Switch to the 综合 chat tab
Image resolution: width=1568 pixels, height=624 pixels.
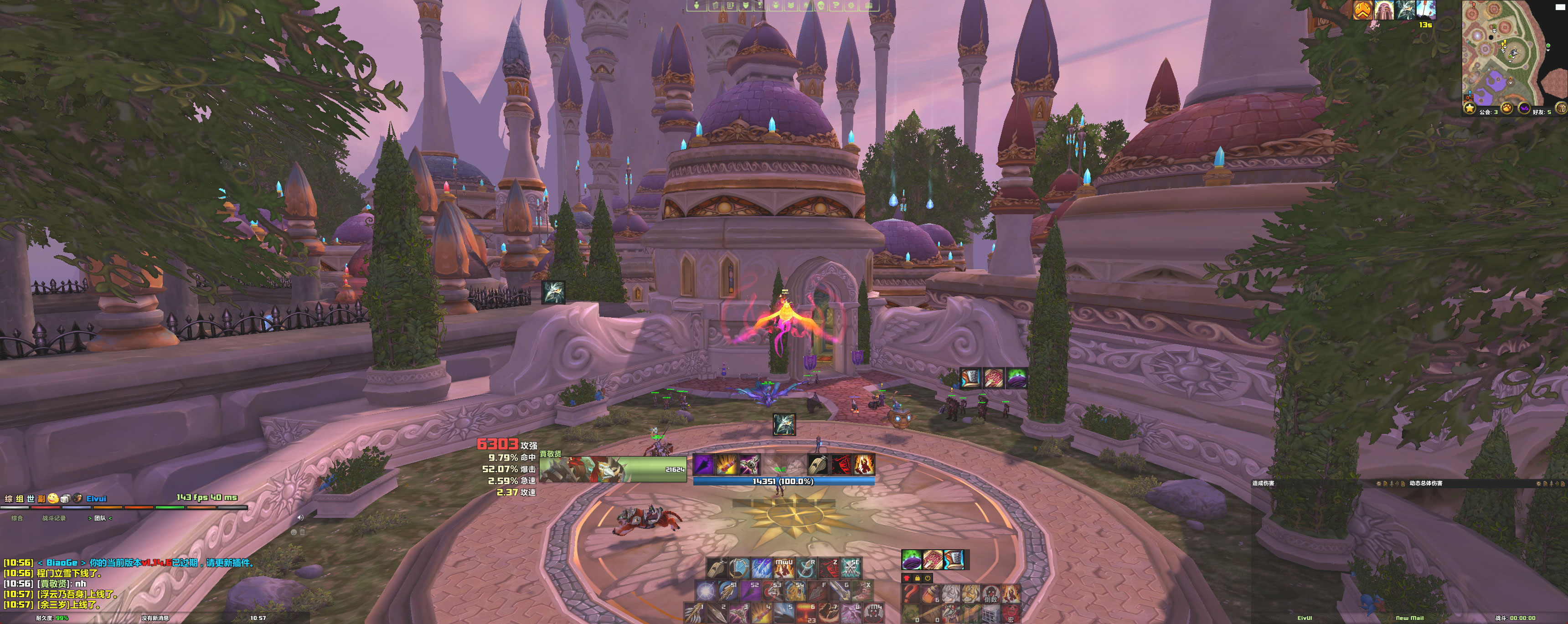17,518
